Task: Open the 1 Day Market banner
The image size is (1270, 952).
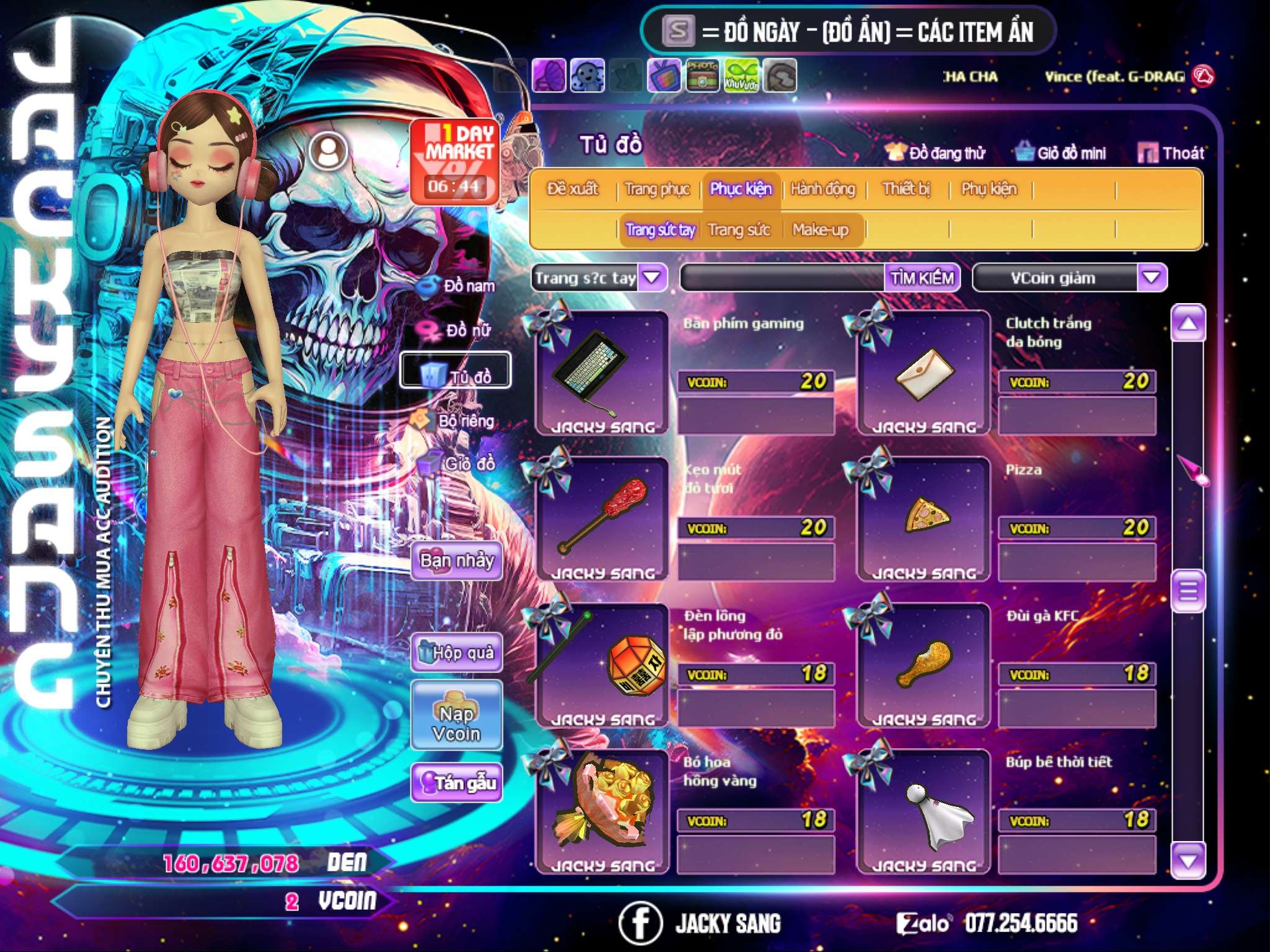Action: click(x=456, y=161)
